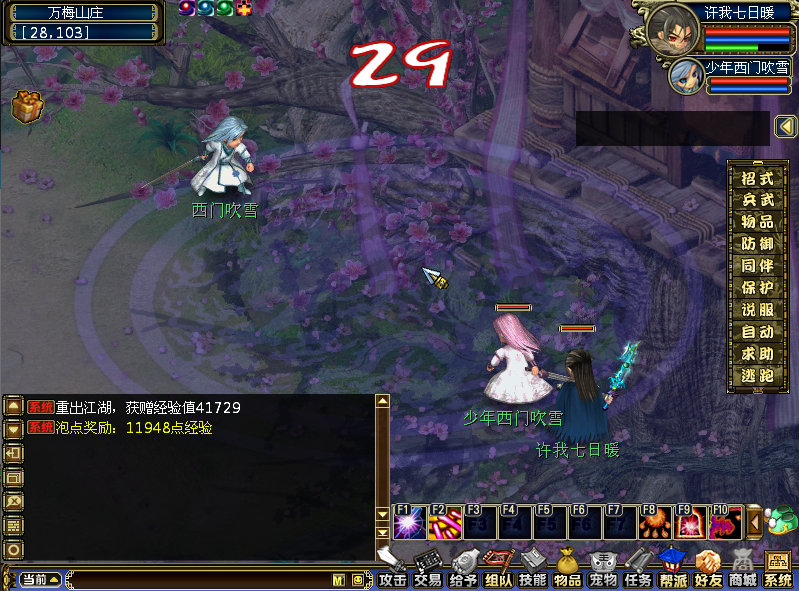
Task: Activate the F1 purple burst skill
Action: click(x=409, y=522)
